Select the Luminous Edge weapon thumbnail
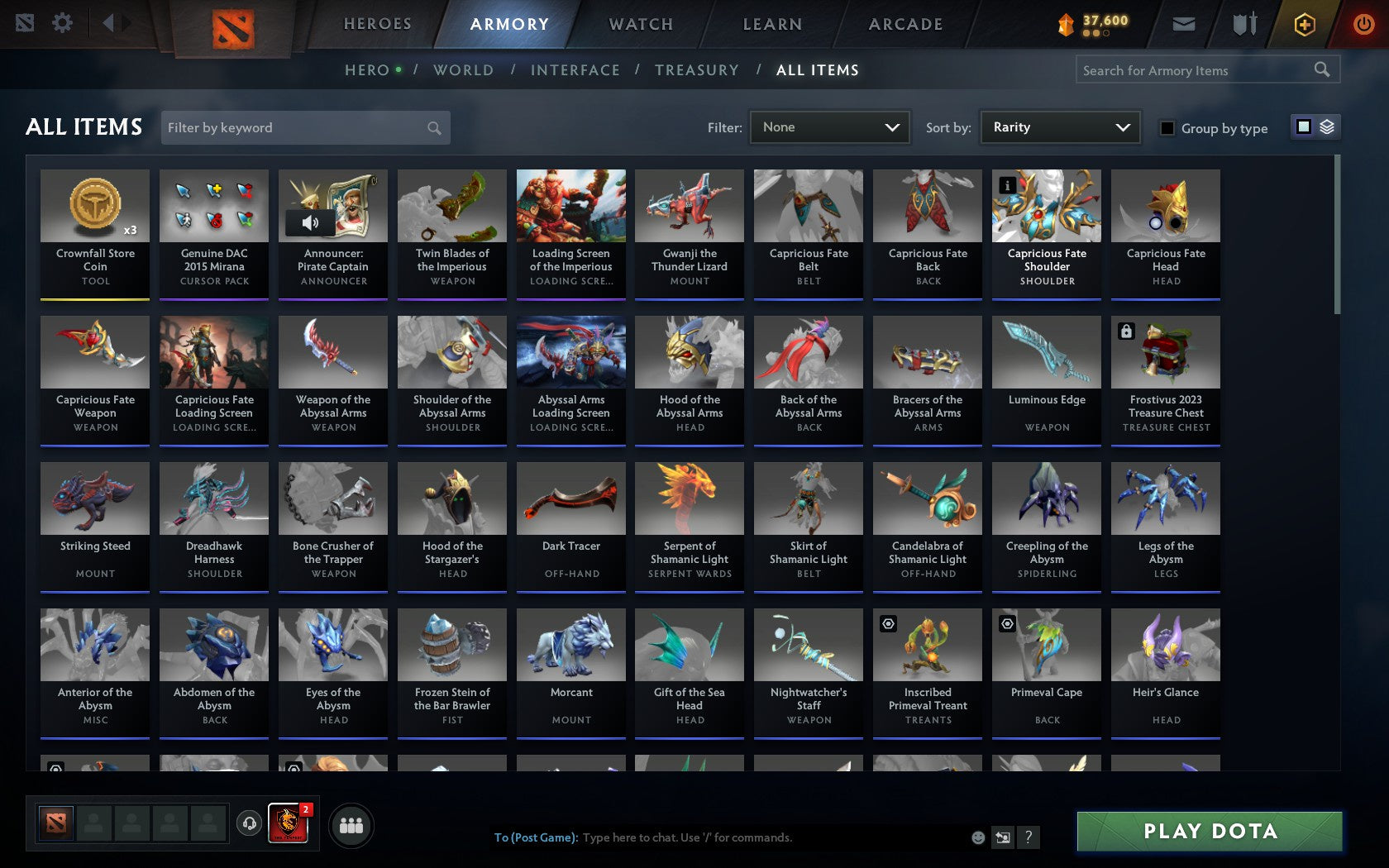This screenshot has height=868, width=1389. point(1046,352)
